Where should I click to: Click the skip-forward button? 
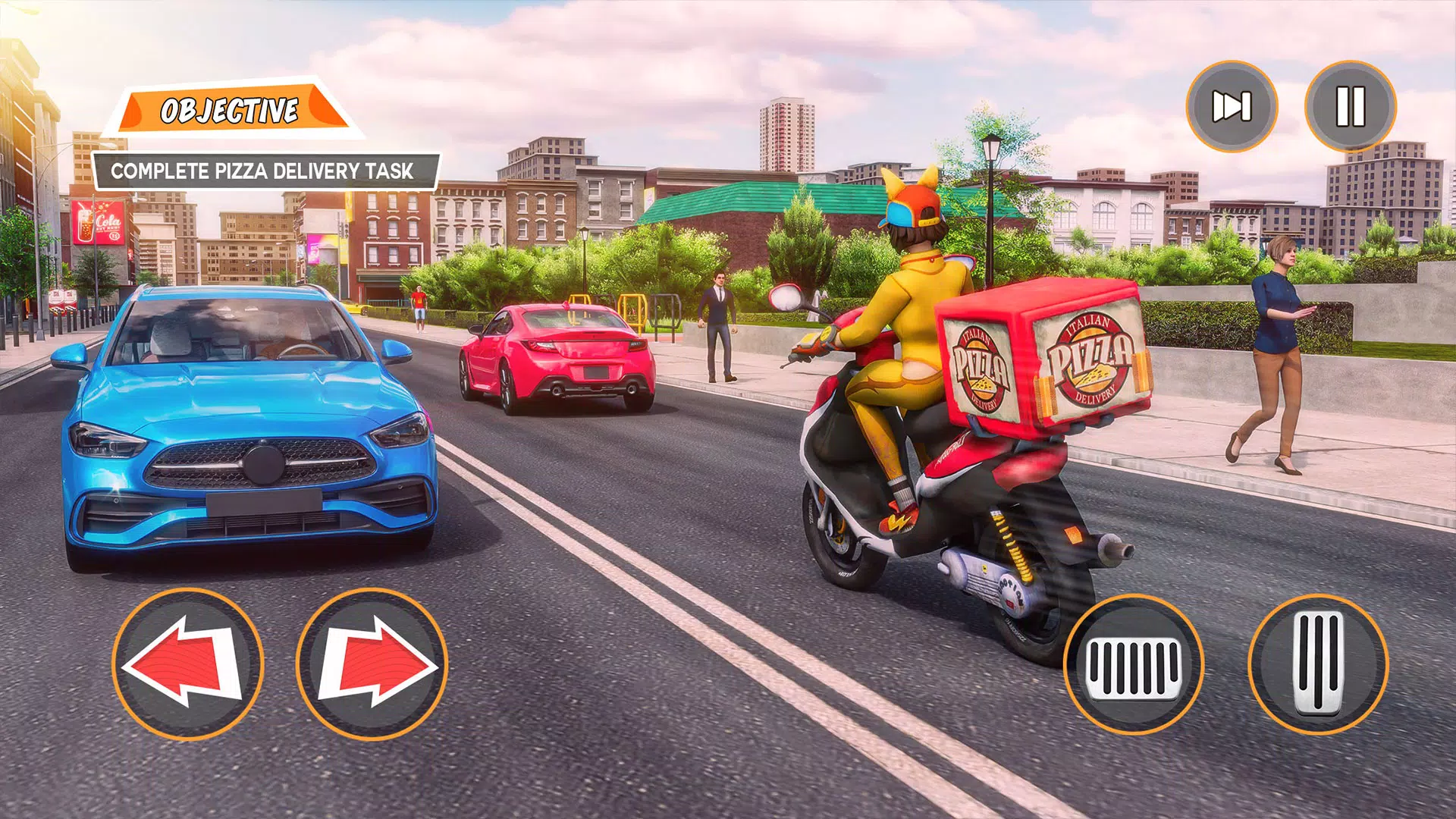[x=1232, y=106]
